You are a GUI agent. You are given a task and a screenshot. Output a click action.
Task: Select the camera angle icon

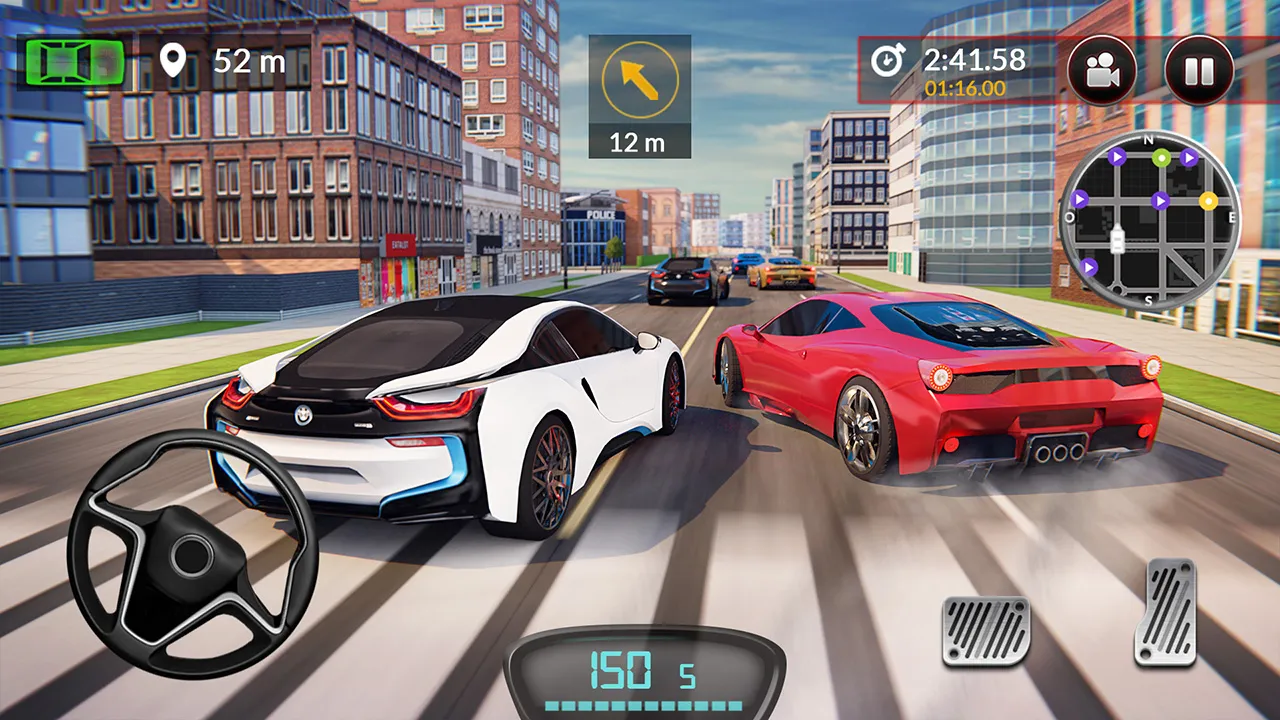(x=1101, y=68)
